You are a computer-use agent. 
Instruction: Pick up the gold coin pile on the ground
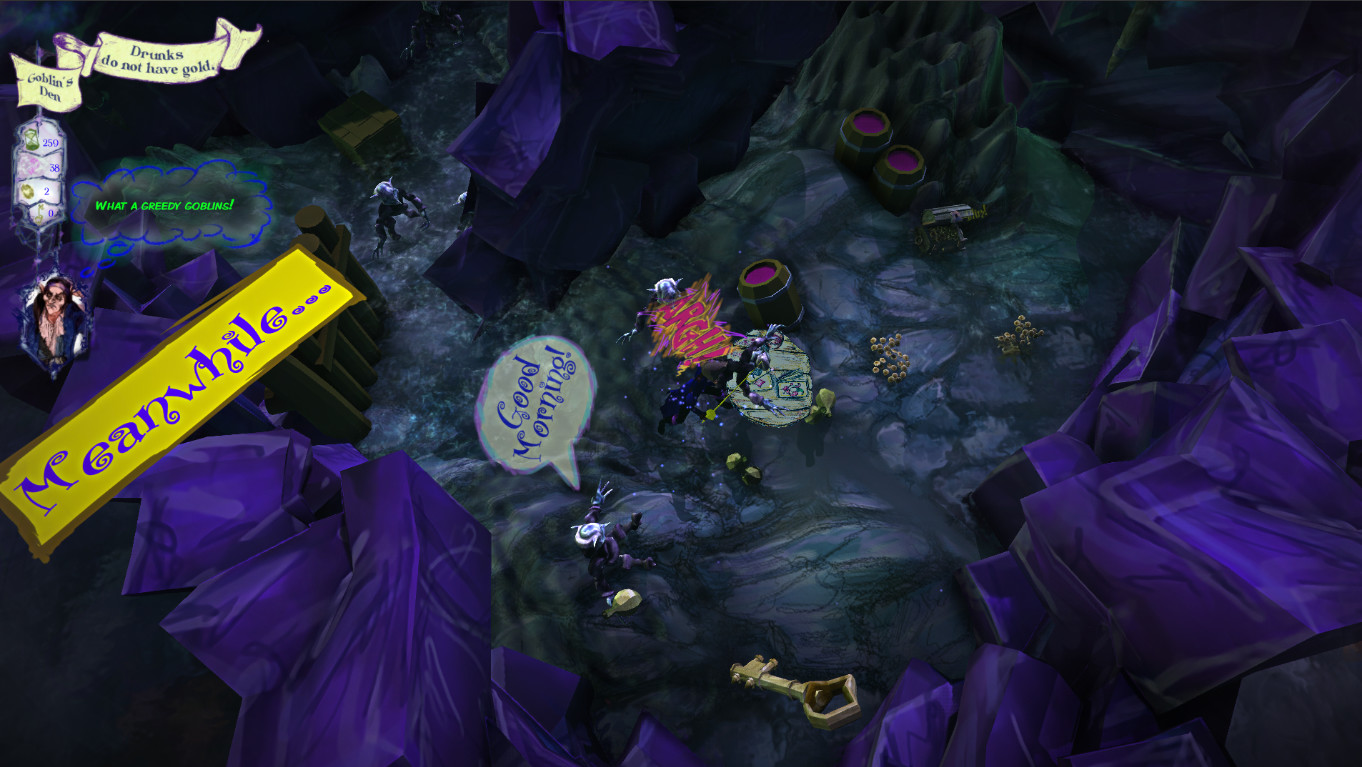(888, 355)
